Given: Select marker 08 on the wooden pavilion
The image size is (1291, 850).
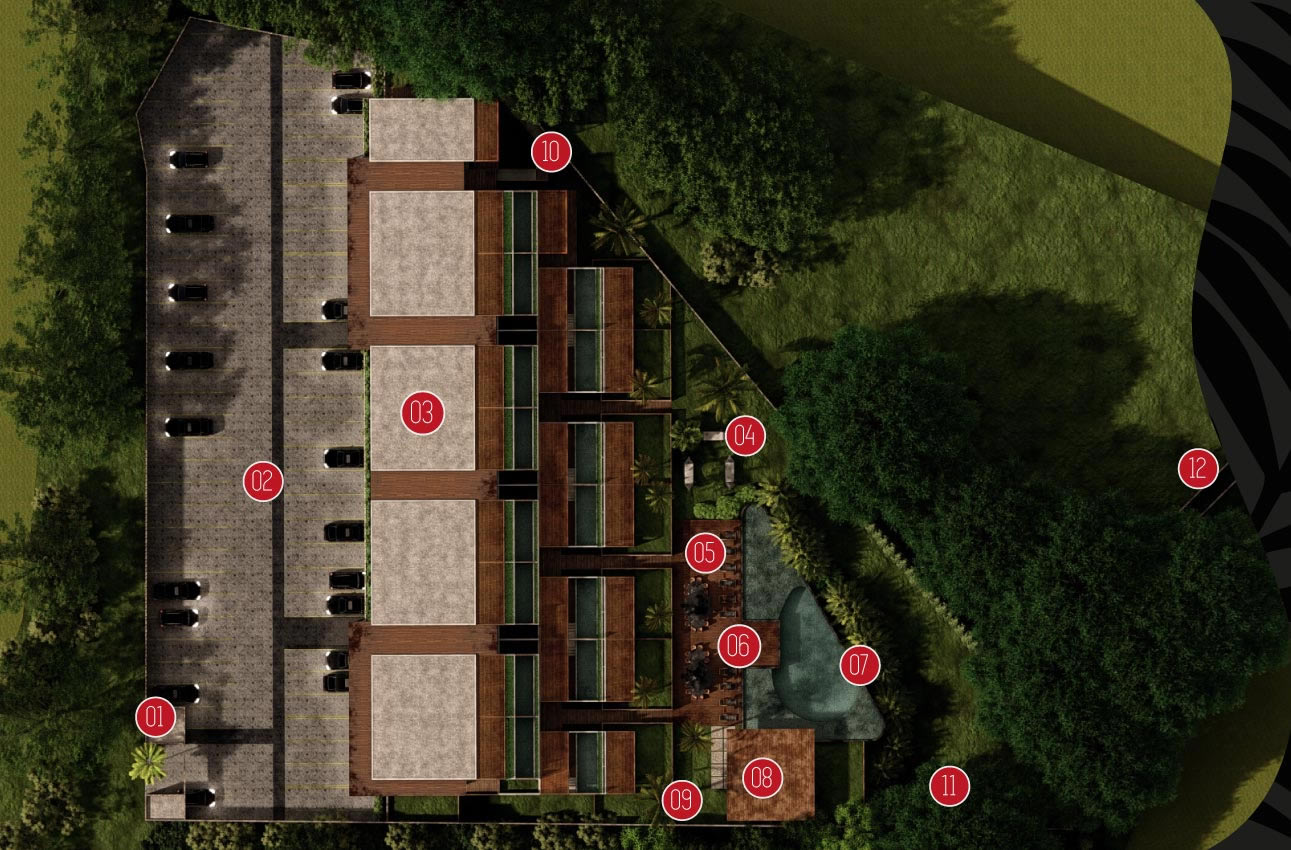Looking at the screenshot, I should [x=762, y=778].
